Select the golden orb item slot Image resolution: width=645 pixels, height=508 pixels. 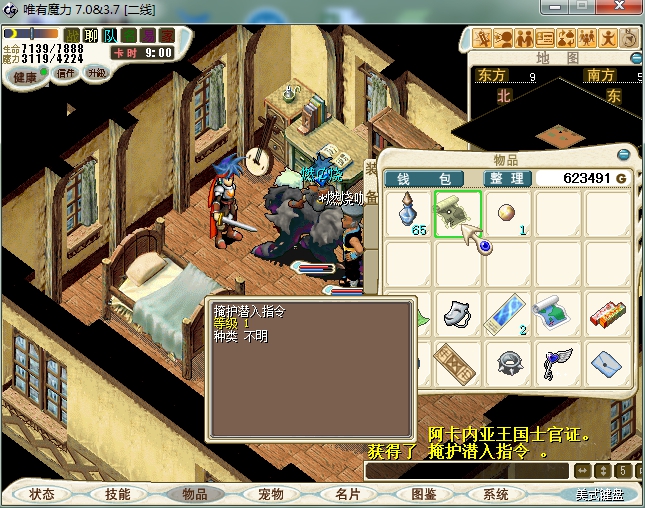click(x=508, y=213)
